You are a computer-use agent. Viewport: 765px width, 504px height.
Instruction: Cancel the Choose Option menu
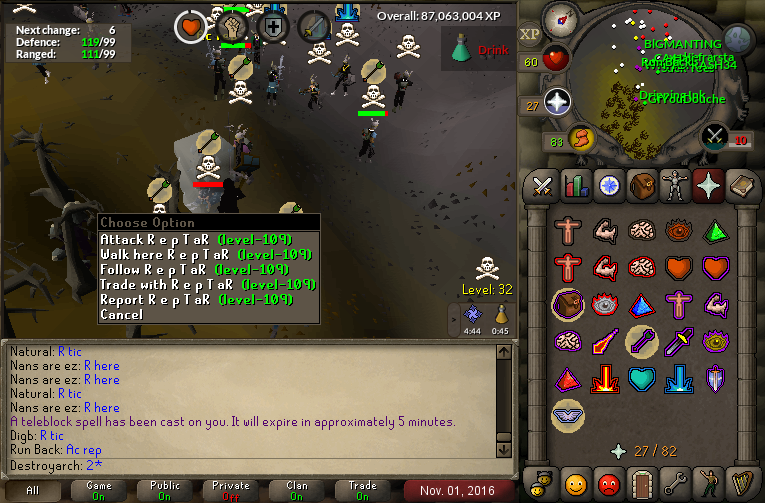pos(121,315)
